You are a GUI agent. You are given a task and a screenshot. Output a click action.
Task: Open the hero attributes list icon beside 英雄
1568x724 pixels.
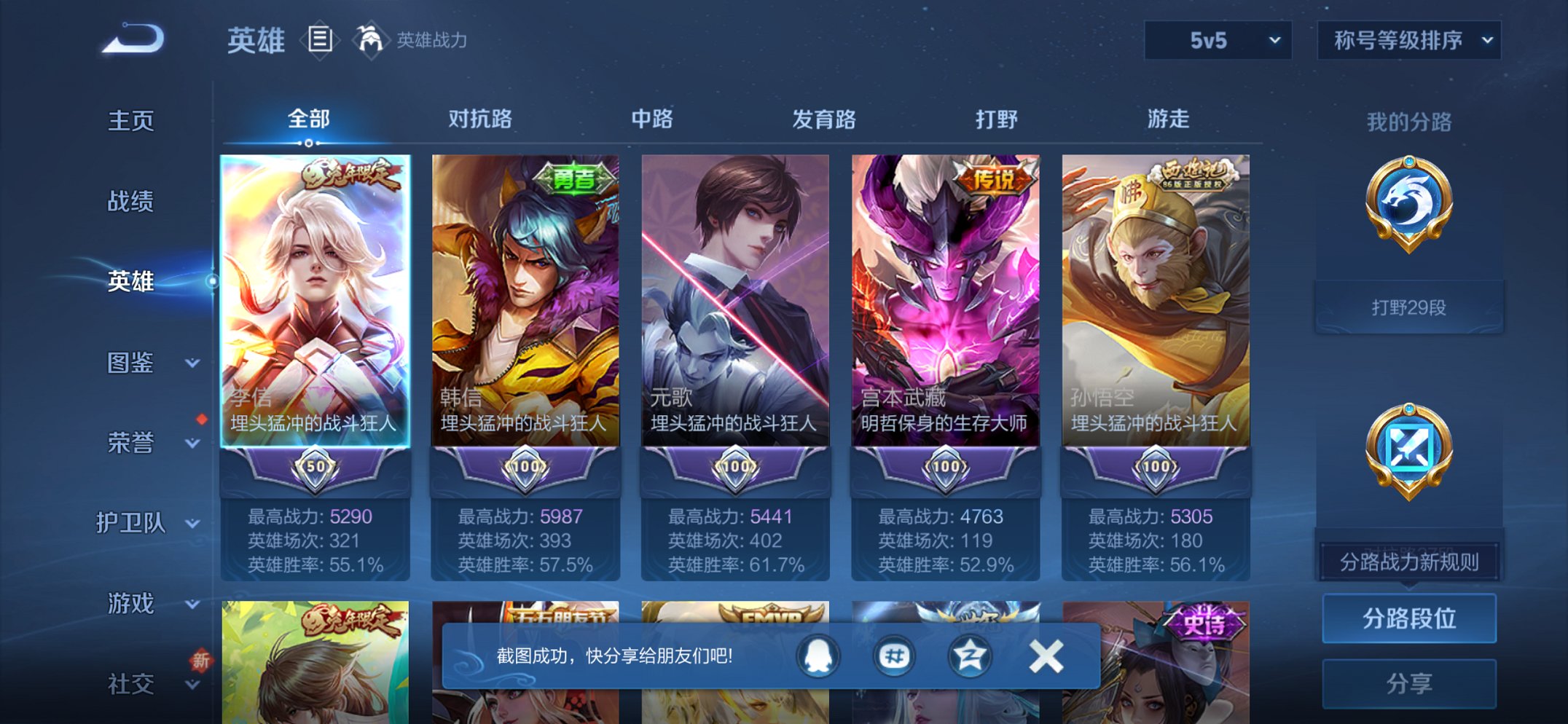(321, 40)
